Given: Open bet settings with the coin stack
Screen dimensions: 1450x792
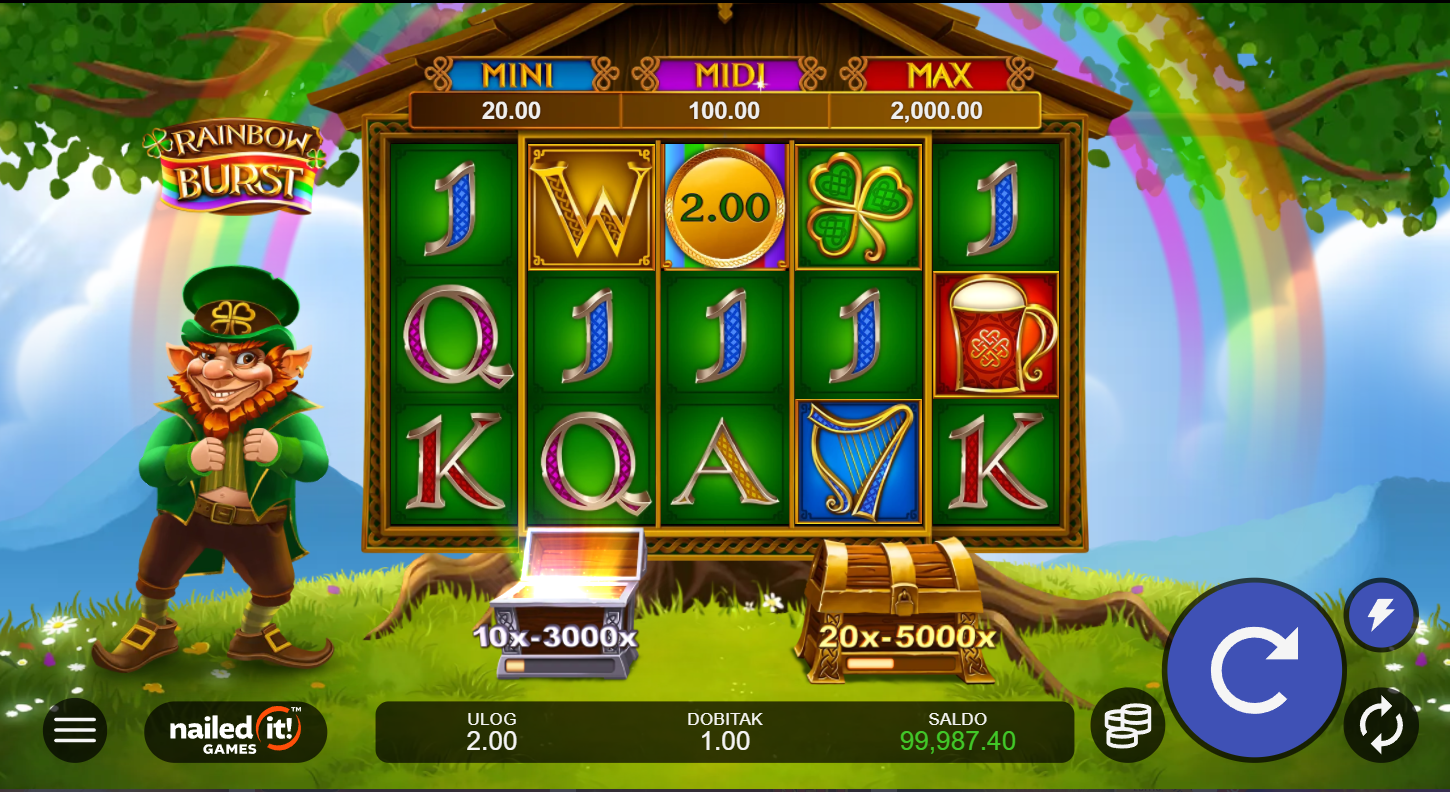Looking at the screenshot, I should click(x=1127, y=725).
